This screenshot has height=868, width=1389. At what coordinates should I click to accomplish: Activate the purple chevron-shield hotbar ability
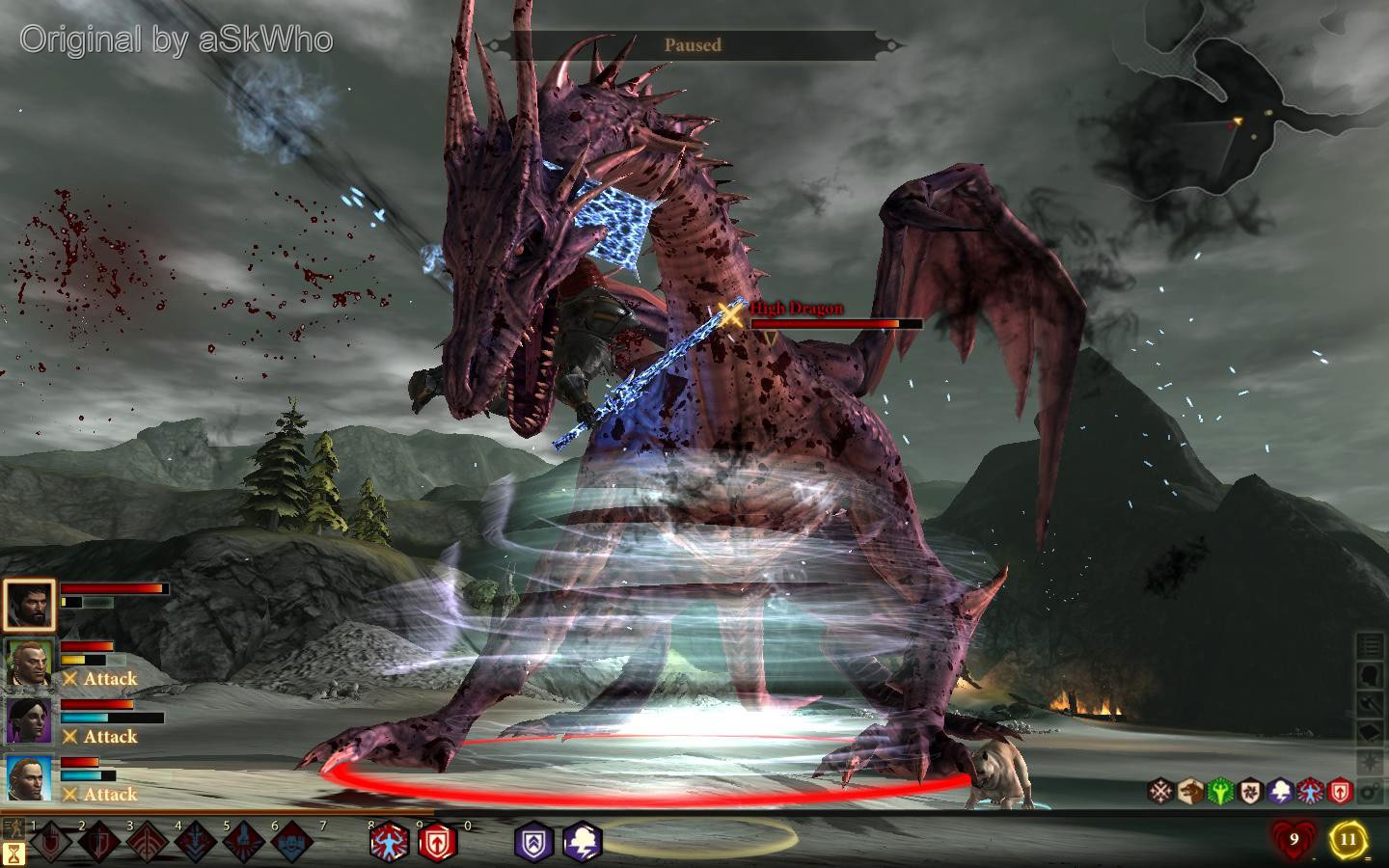(532, 842)
